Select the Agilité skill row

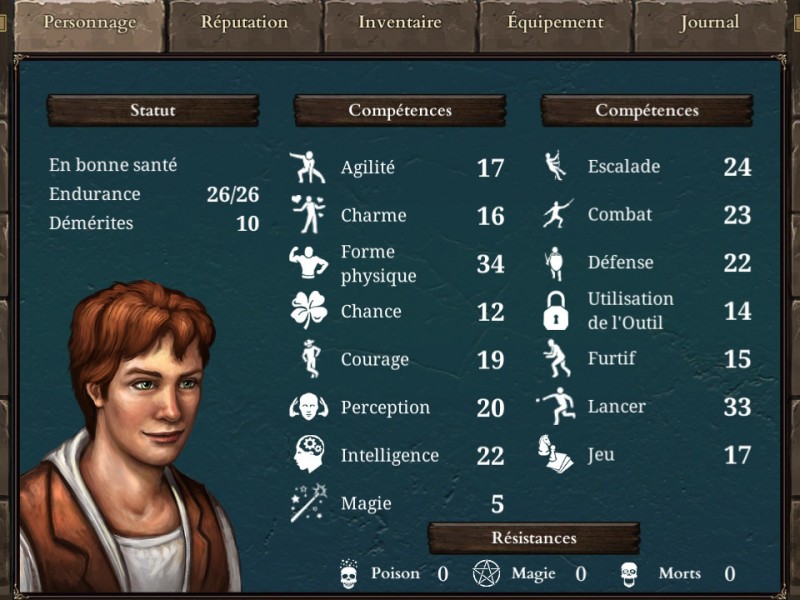coord(367,168)
